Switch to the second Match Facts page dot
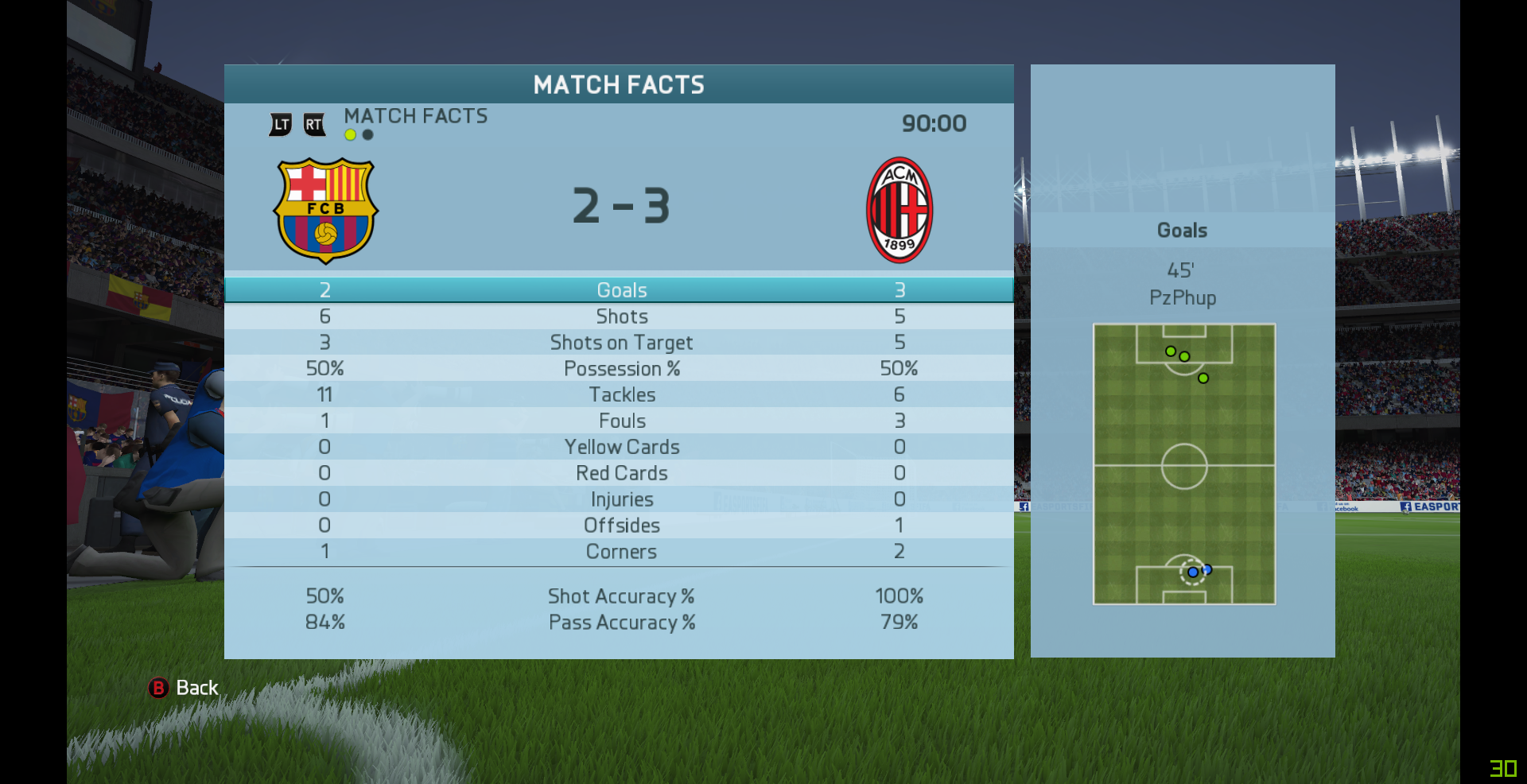1527x784 pixels. click(x=367, y=135)
